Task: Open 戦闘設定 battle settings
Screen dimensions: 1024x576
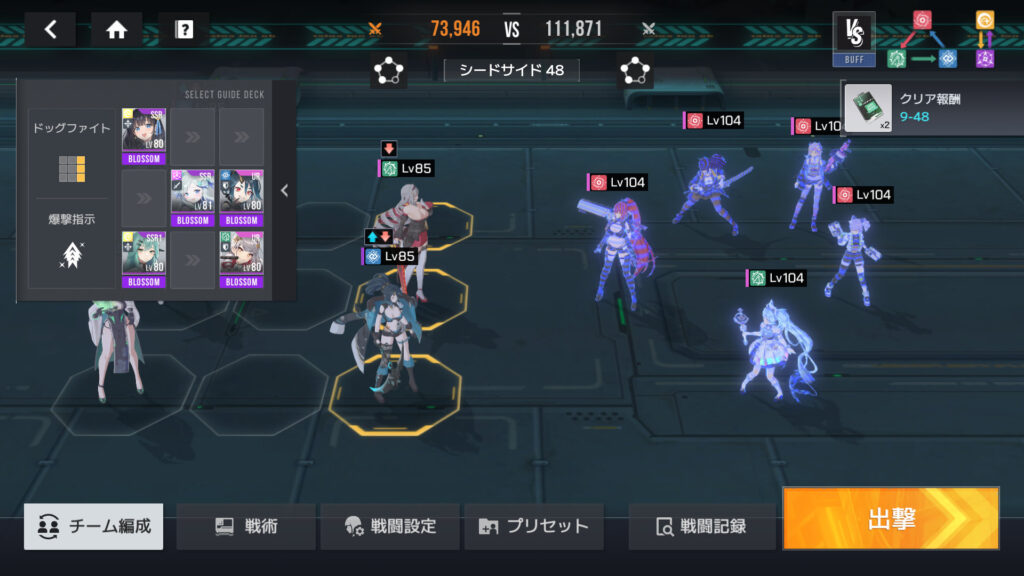Action: [x=390, y=526]
